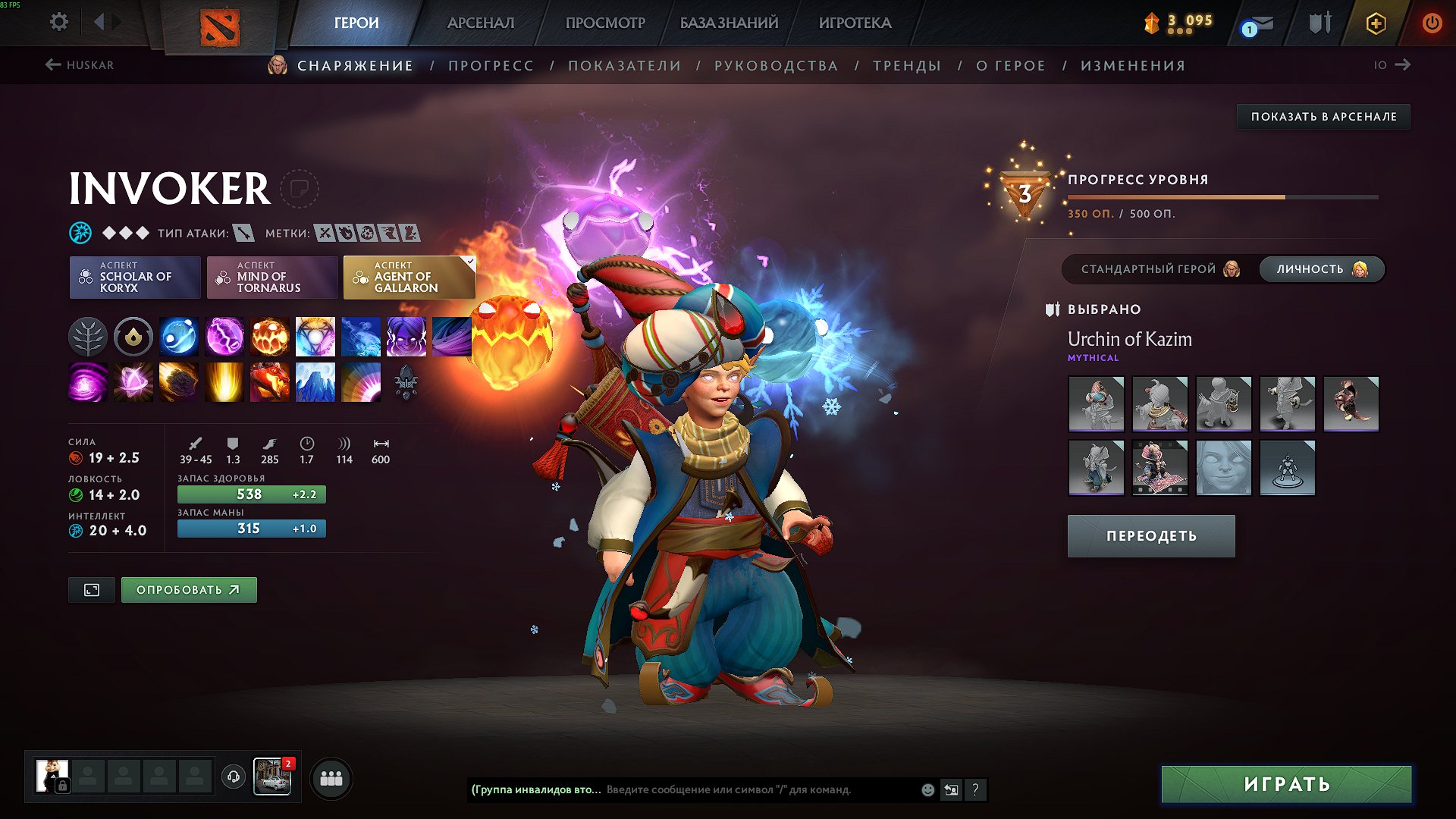Viewport: 1456px width, 819px height.
Task: Select the Wex ability icon
Action: 224,337
